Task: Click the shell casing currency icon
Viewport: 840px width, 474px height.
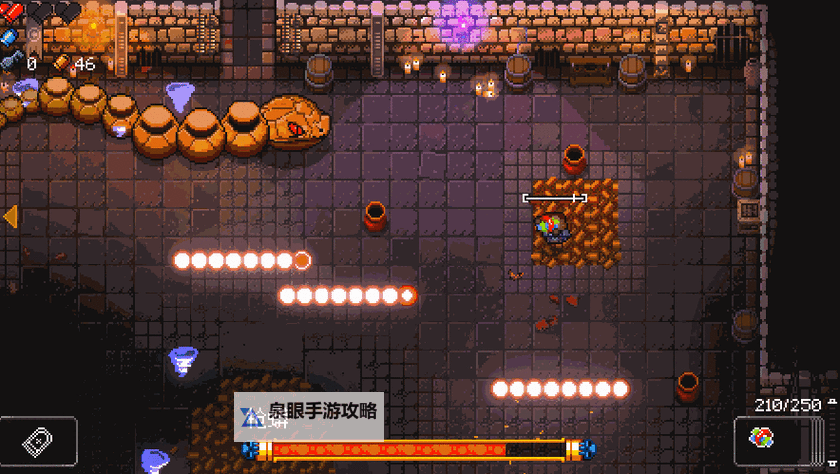Action: click(x=62, y=63)
